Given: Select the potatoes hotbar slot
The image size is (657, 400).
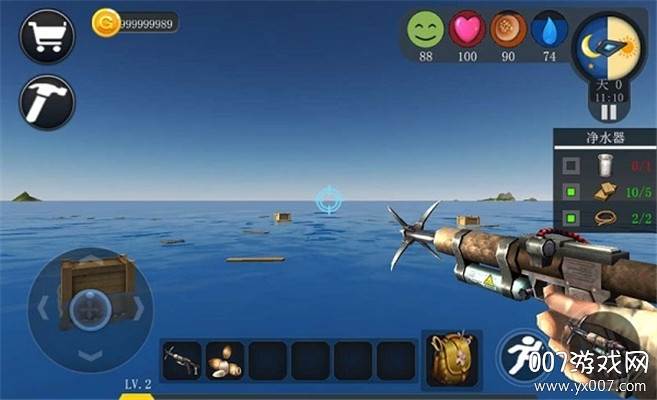Looking at the screenshot, I should click(225, 360).
